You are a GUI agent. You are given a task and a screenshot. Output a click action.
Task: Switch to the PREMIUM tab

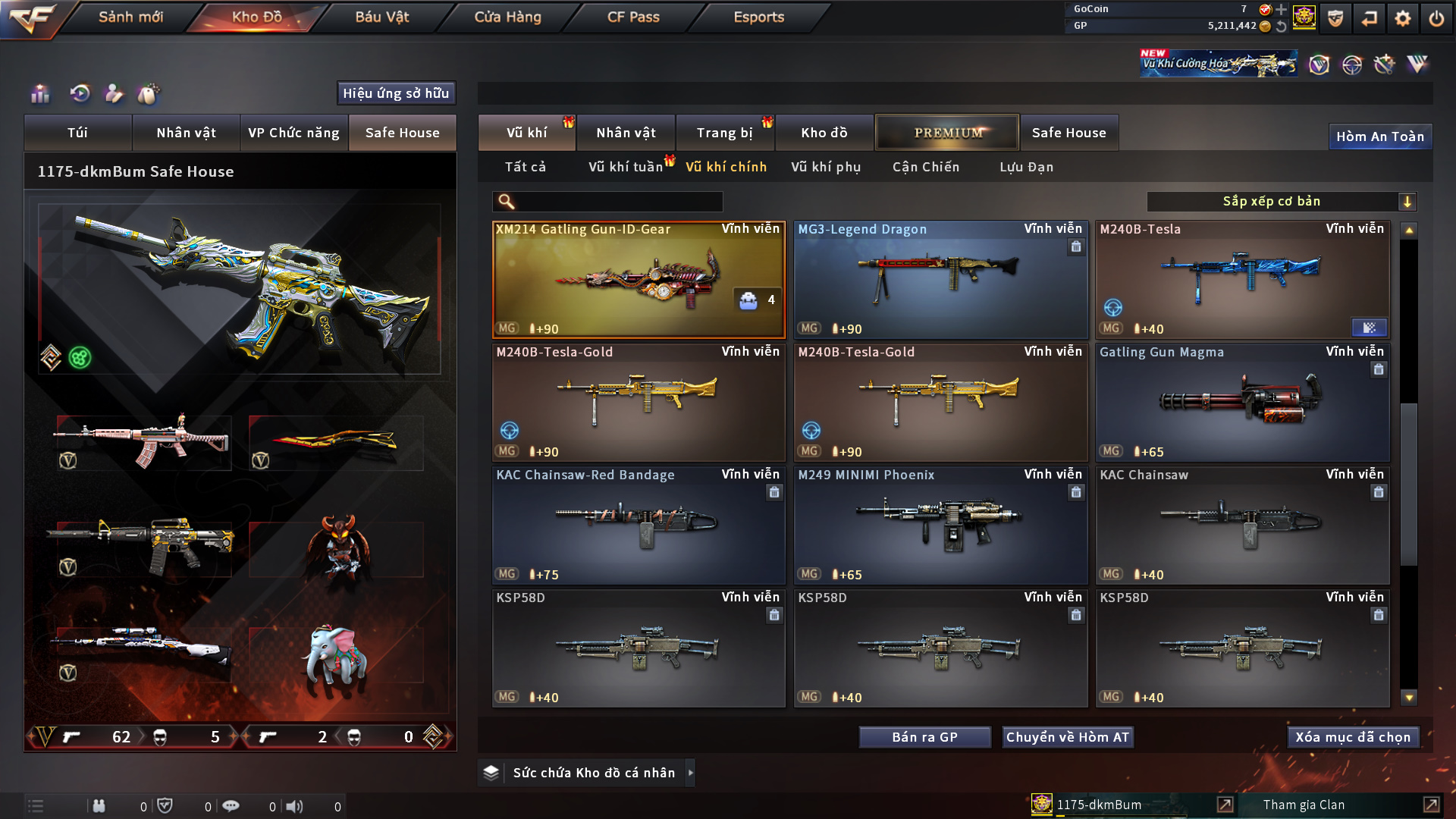point(947,133)
